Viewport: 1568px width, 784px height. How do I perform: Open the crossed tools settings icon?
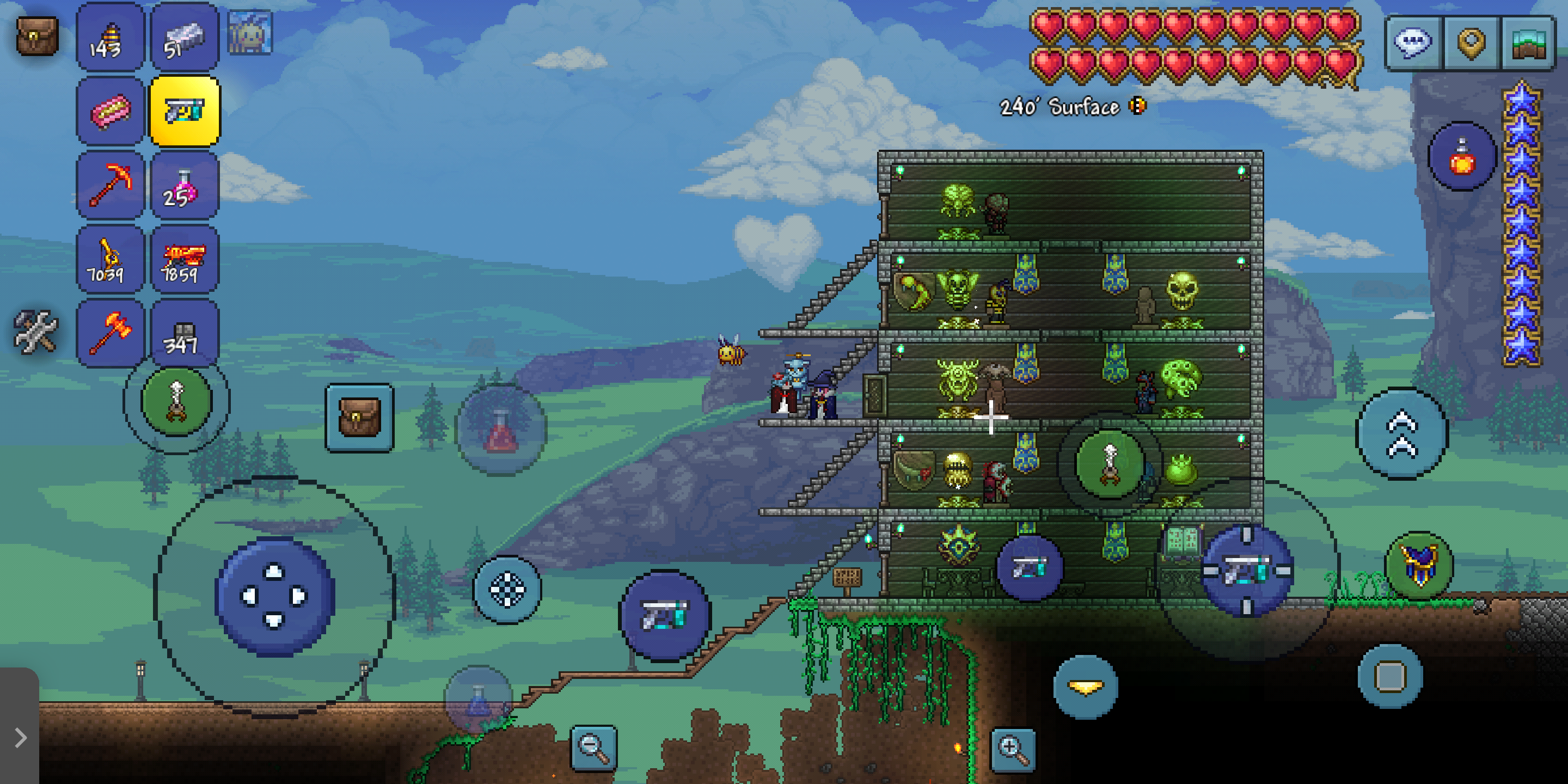coord(35,332)
